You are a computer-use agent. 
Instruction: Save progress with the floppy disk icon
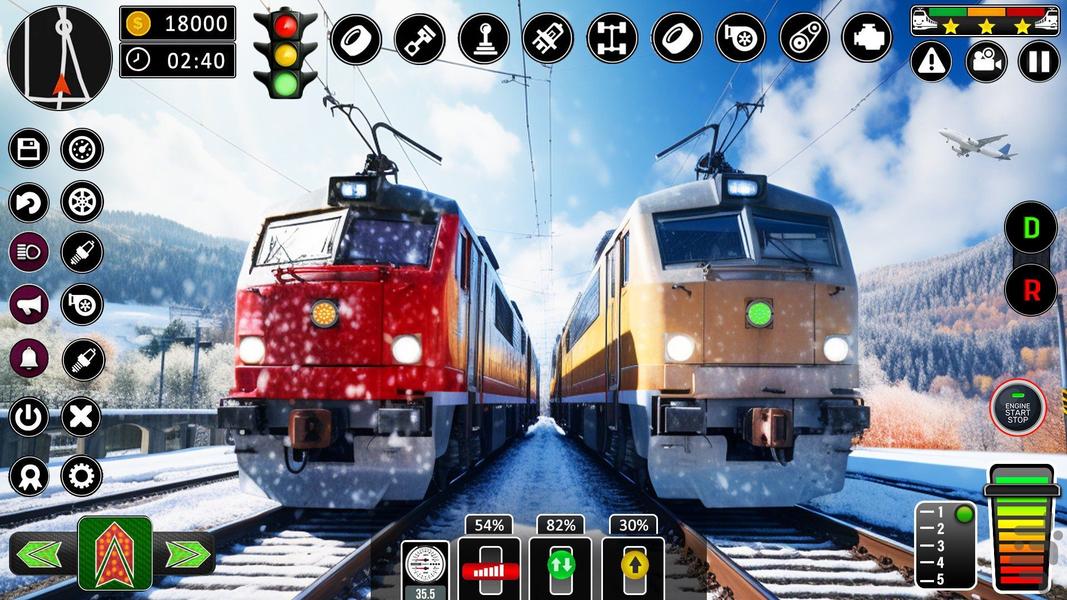pos(29,149)
